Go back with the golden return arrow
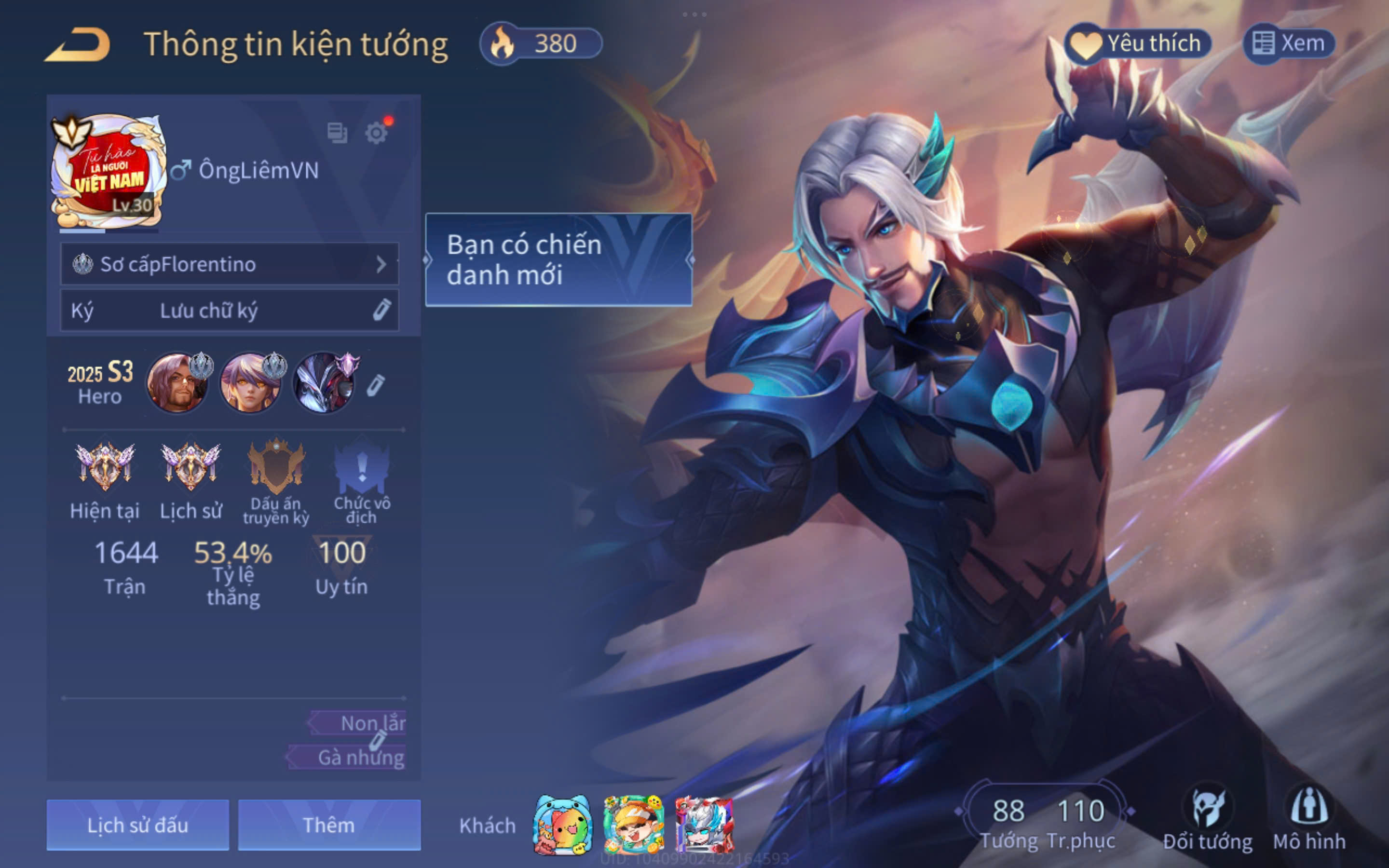The width and height of the screenshot is (1389, 868). click(x=78, y=44)
